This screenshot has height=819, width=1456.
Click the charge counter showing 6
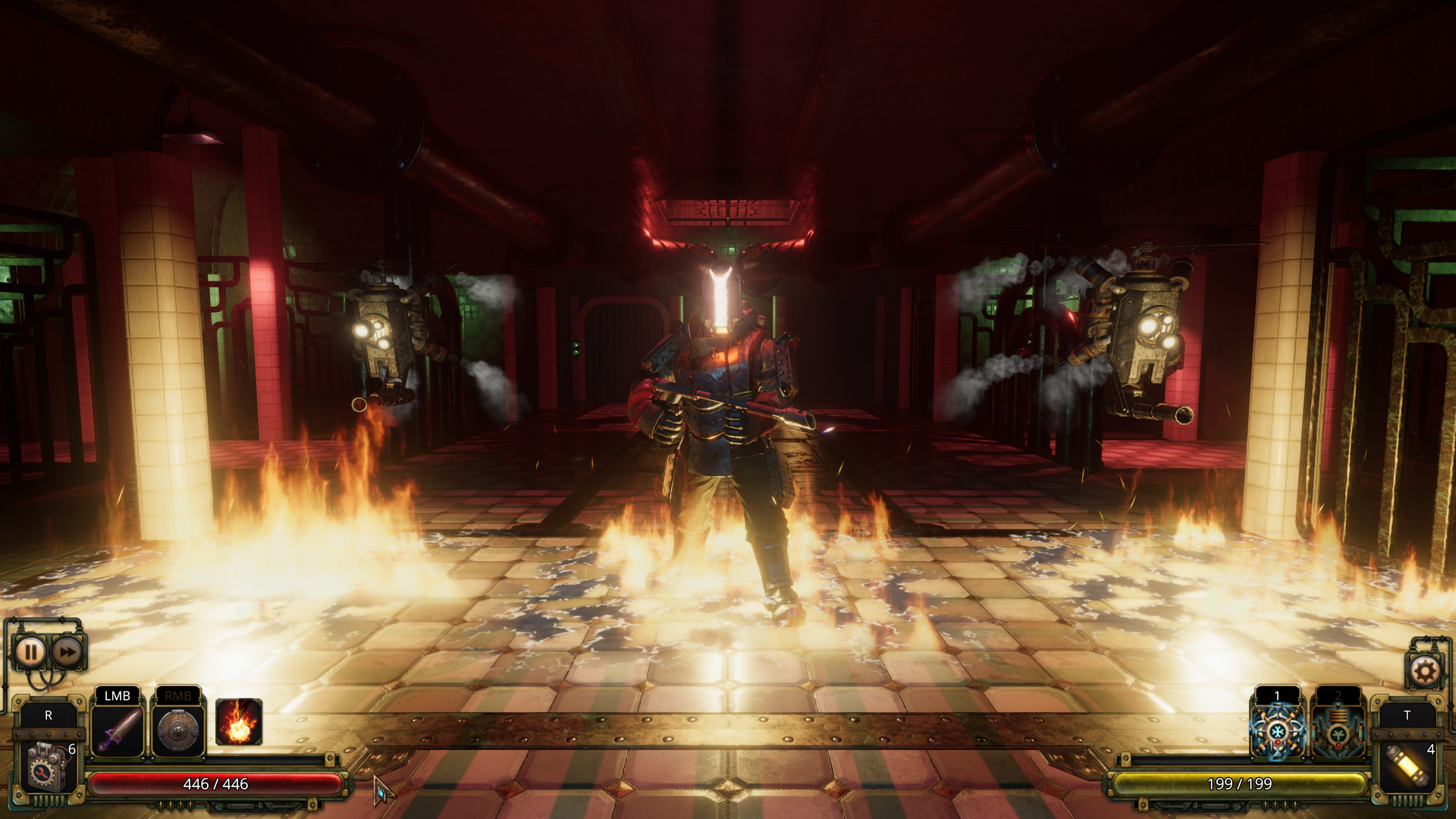coord(71,748)
